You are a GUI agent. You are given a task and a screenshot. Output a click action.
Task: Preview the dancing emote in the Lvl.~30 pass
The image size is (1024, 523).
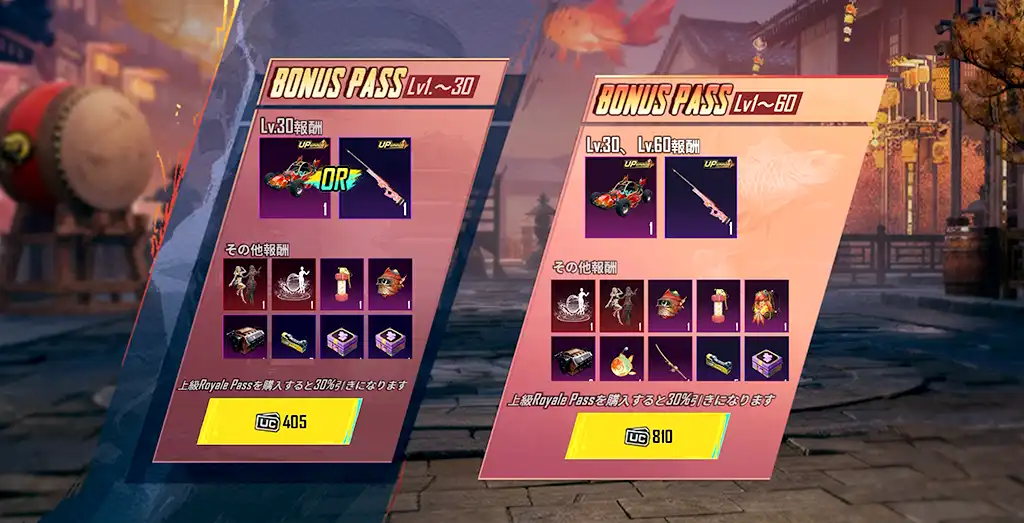tap(293, 284)
